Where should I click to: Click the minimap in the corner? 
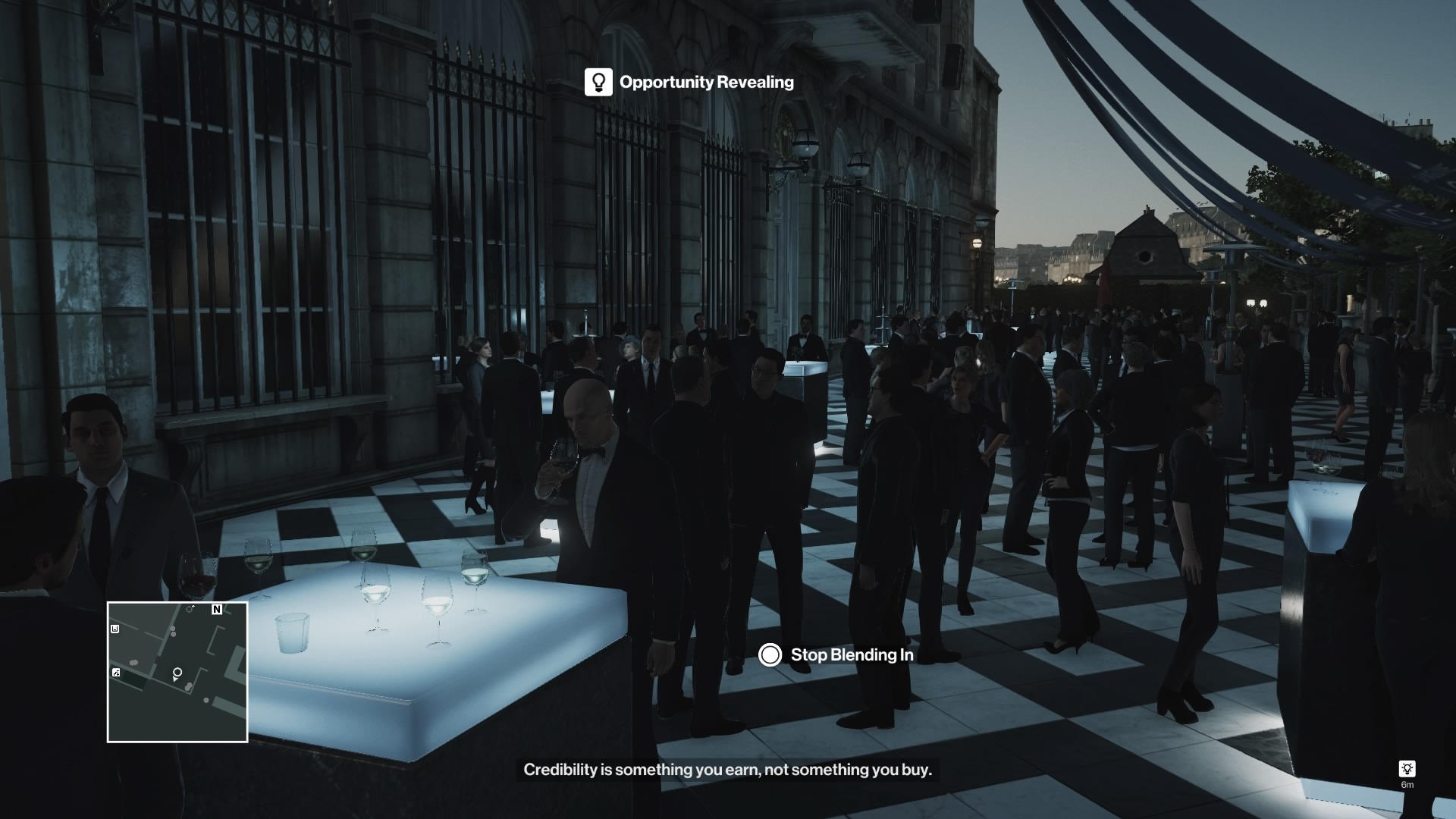pyautogui.click(x=177, y=672)
